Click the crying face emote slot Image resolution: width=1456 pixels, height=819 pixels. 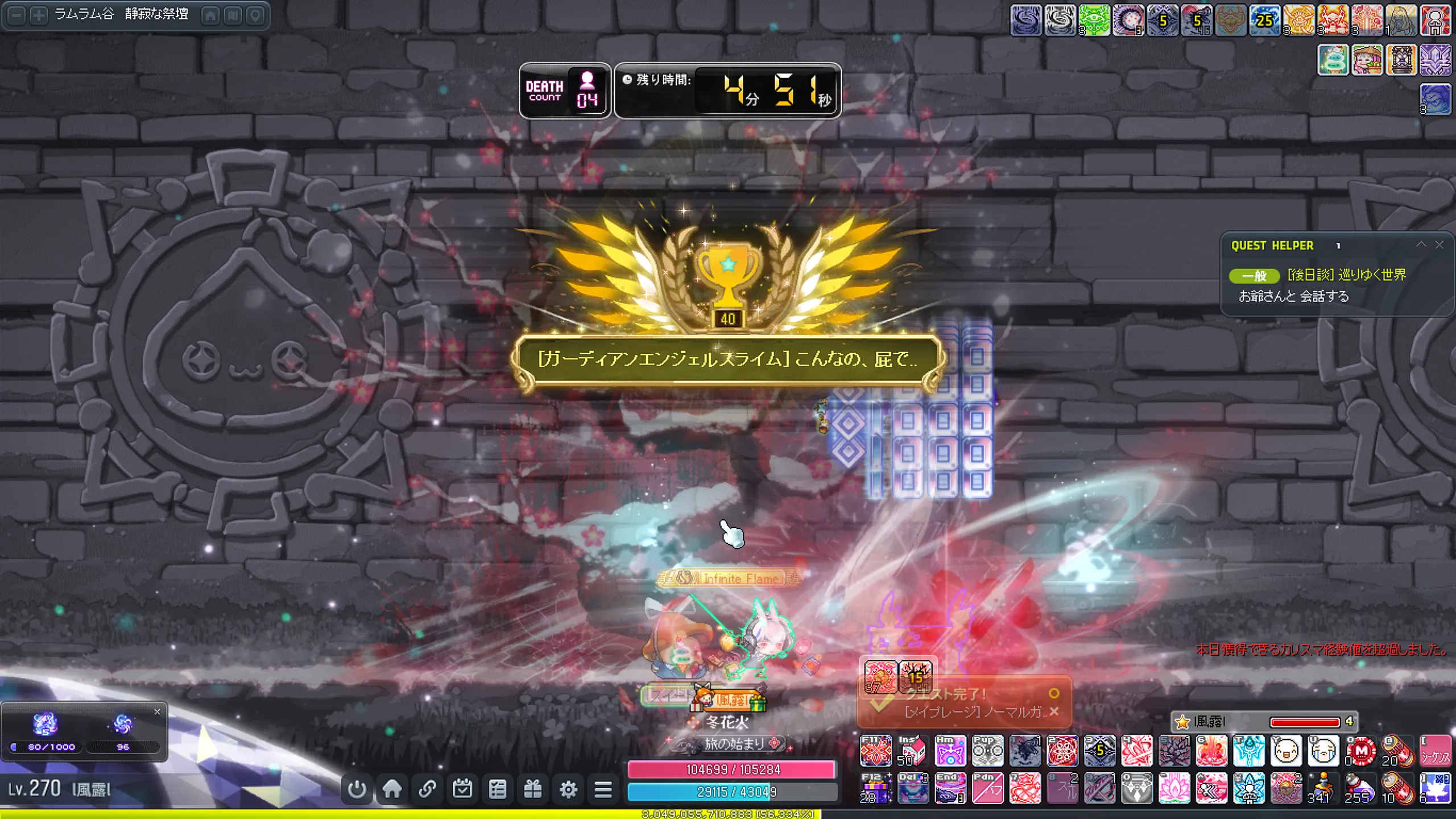1323,751
